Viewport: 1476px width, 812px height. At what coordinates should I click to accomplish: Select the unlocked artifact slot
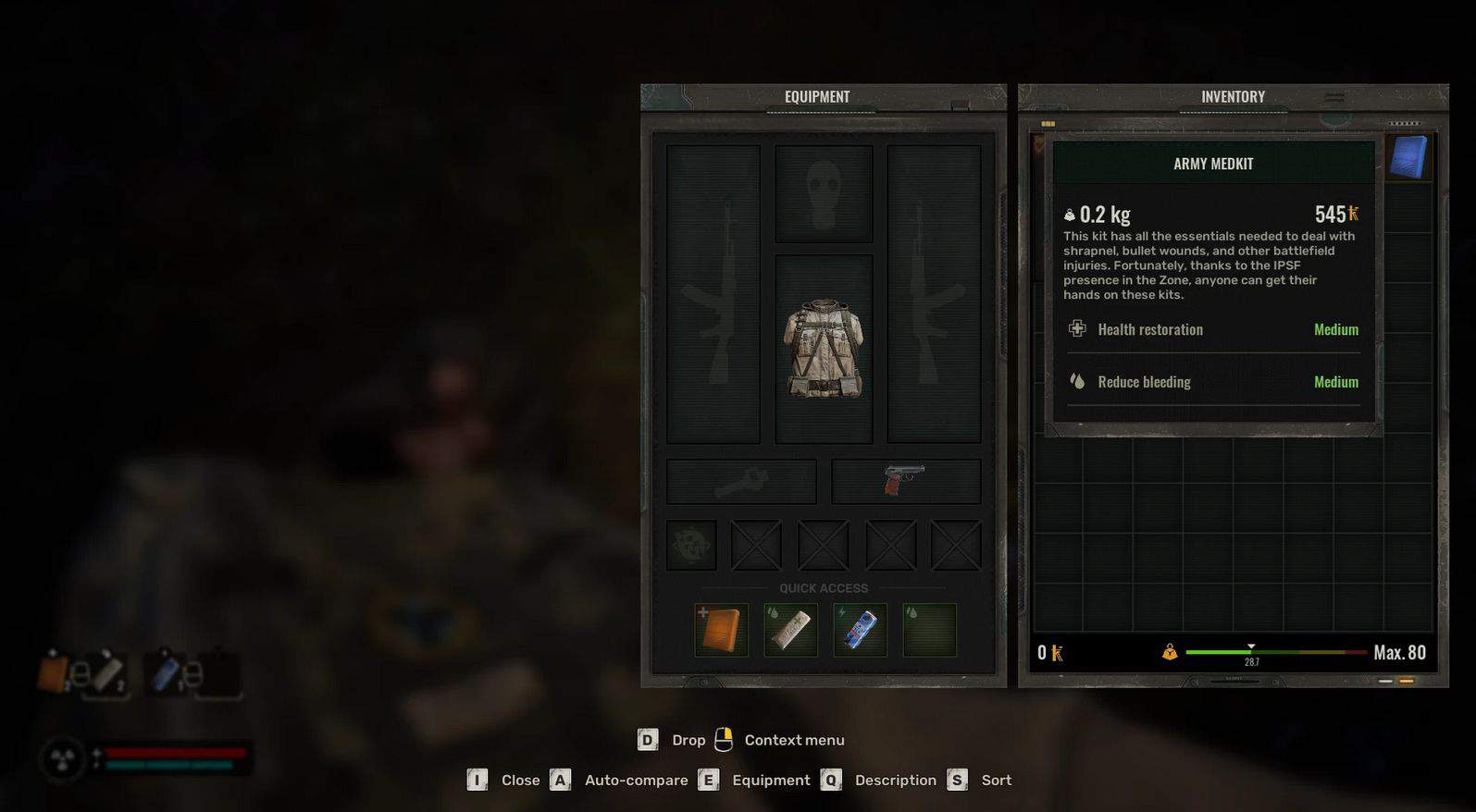[691, 545]
